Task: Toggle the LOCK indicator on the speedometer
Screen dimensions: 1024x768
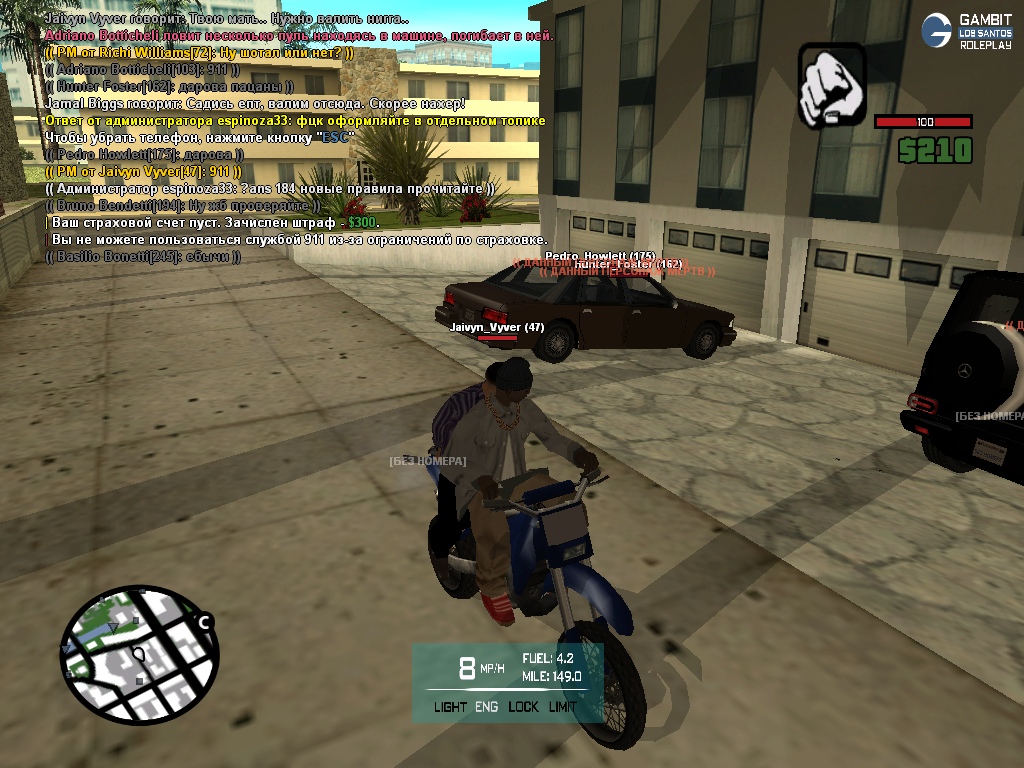Action: tap(522, 707)
